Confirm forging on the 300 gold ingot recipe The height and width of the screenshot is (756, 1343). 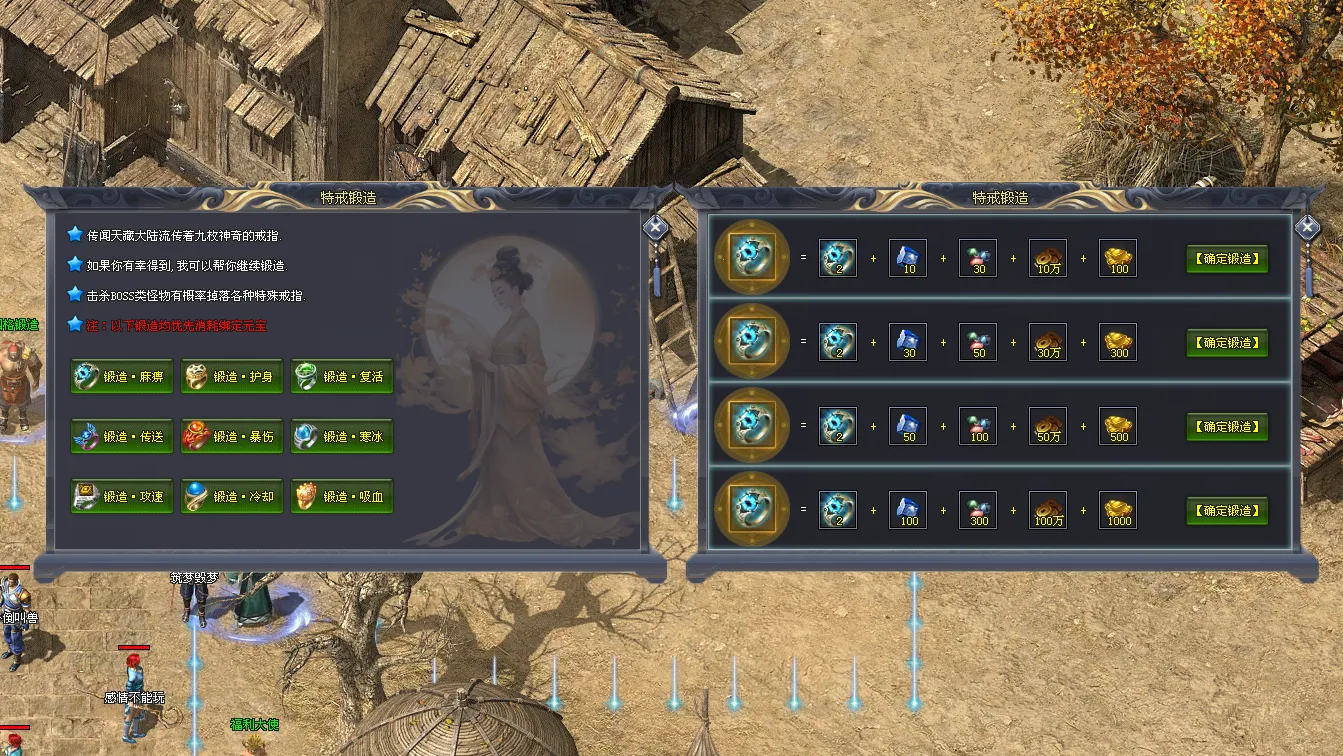point(1227,343)
